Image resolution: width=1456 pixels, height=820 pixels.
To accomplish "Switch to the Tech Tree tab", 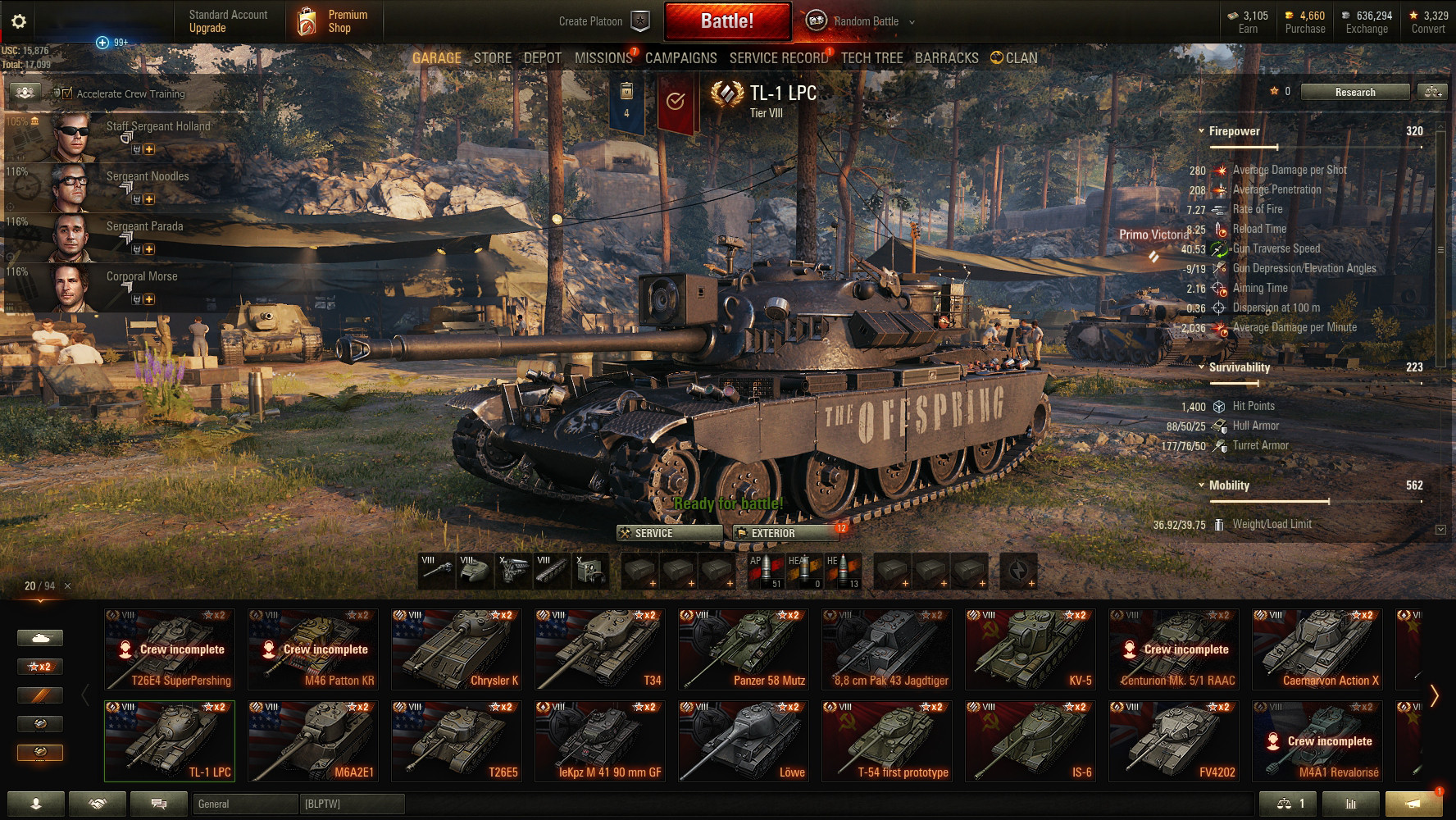I will click(x=871, y=58).
